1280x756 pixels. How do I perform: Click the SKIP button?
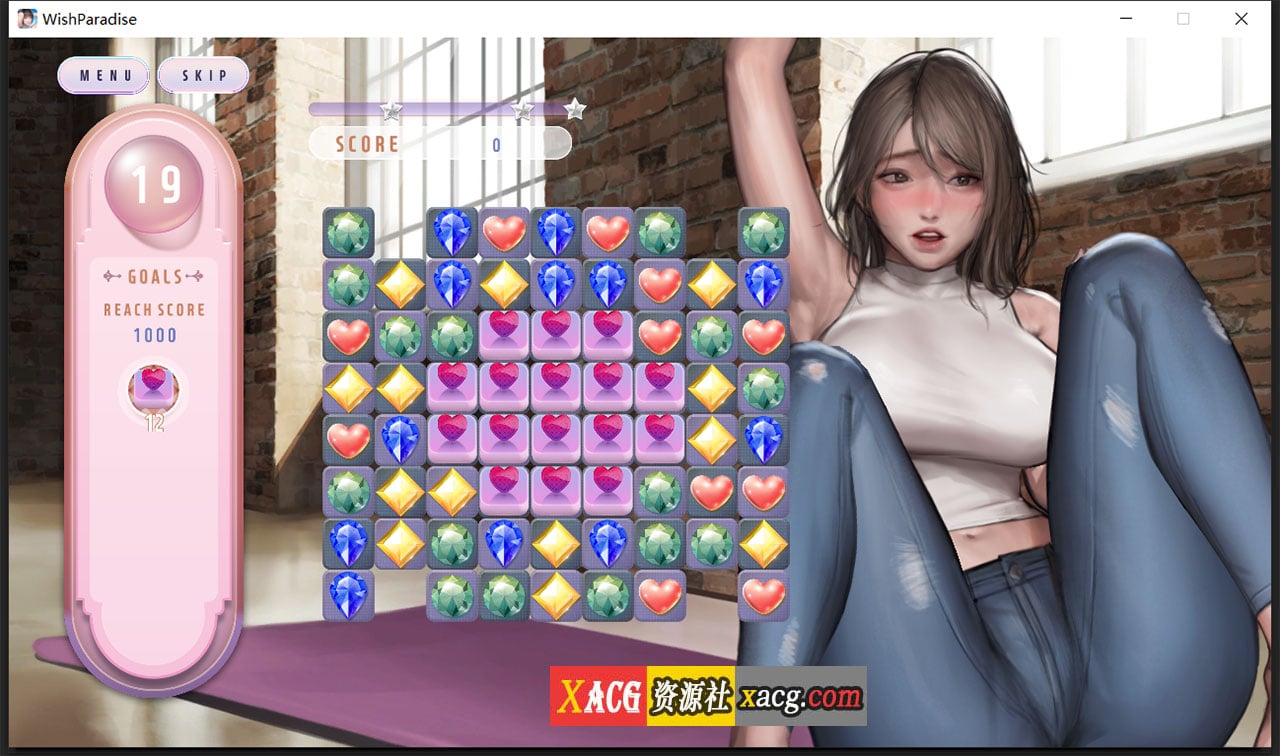coord(203,75)
